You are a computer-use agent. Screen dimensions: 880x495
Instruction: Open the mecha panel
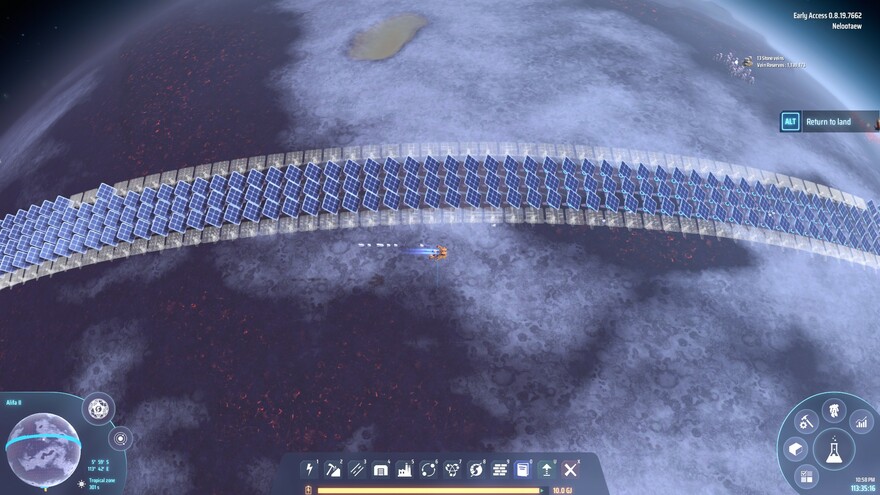pos(833,410)
